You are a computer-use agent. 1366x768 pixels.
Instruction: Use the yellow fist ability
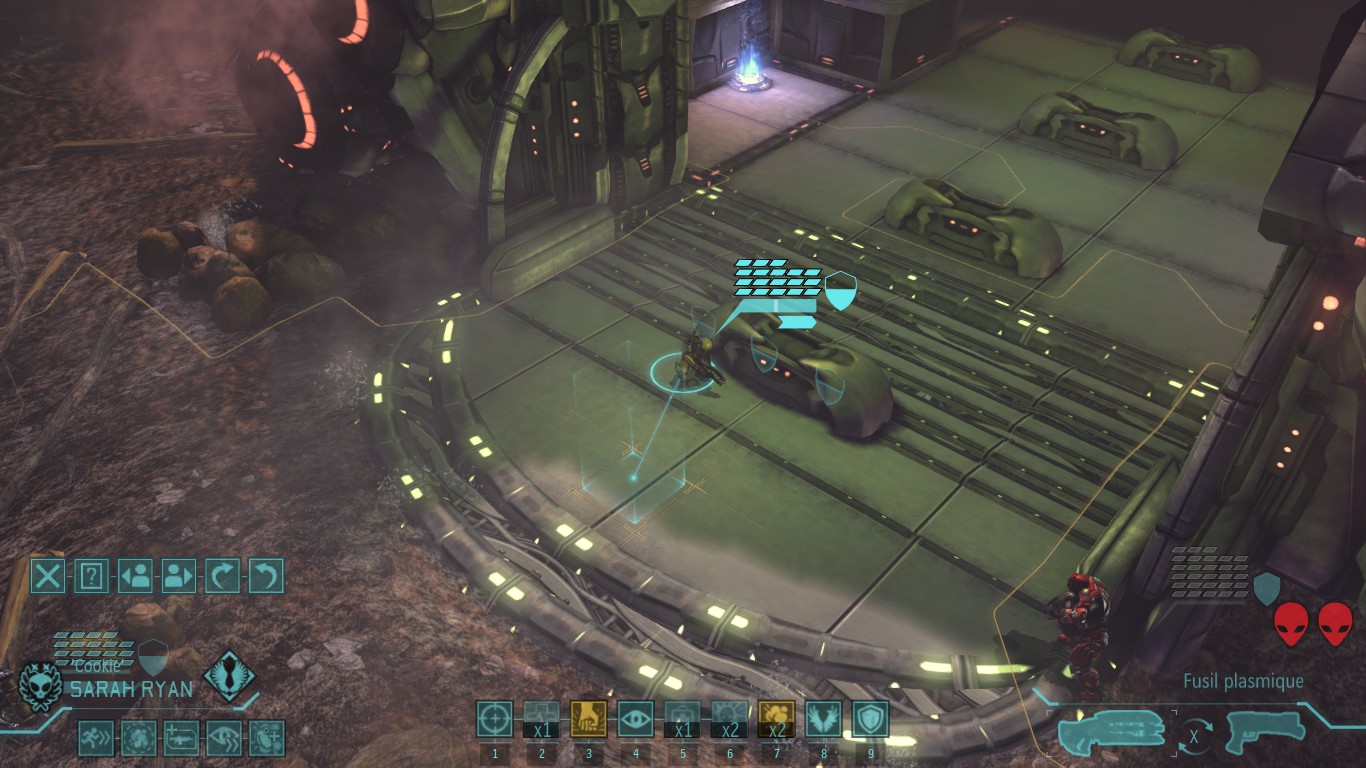pyautogui.click(x=588, y=718)
